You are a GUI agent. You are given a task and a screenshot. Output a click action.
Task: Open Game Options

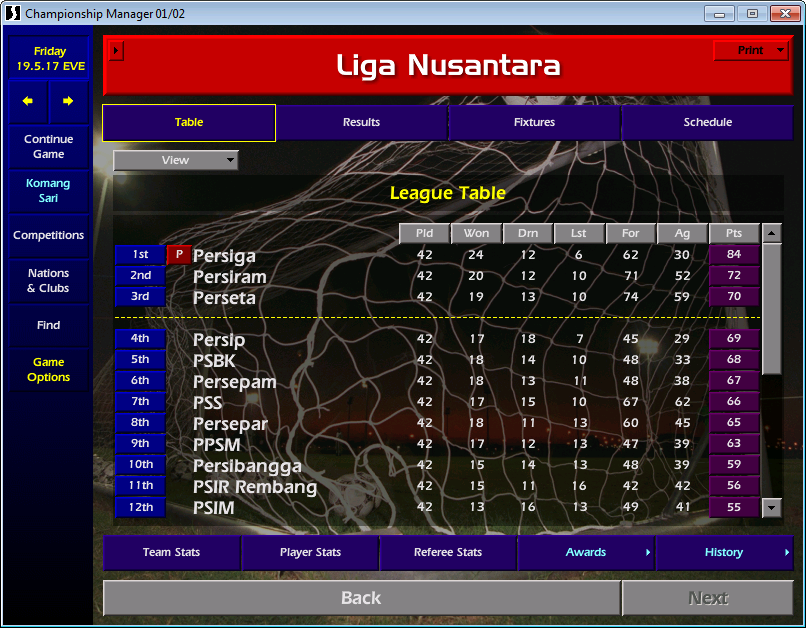[x=49, y=370]
